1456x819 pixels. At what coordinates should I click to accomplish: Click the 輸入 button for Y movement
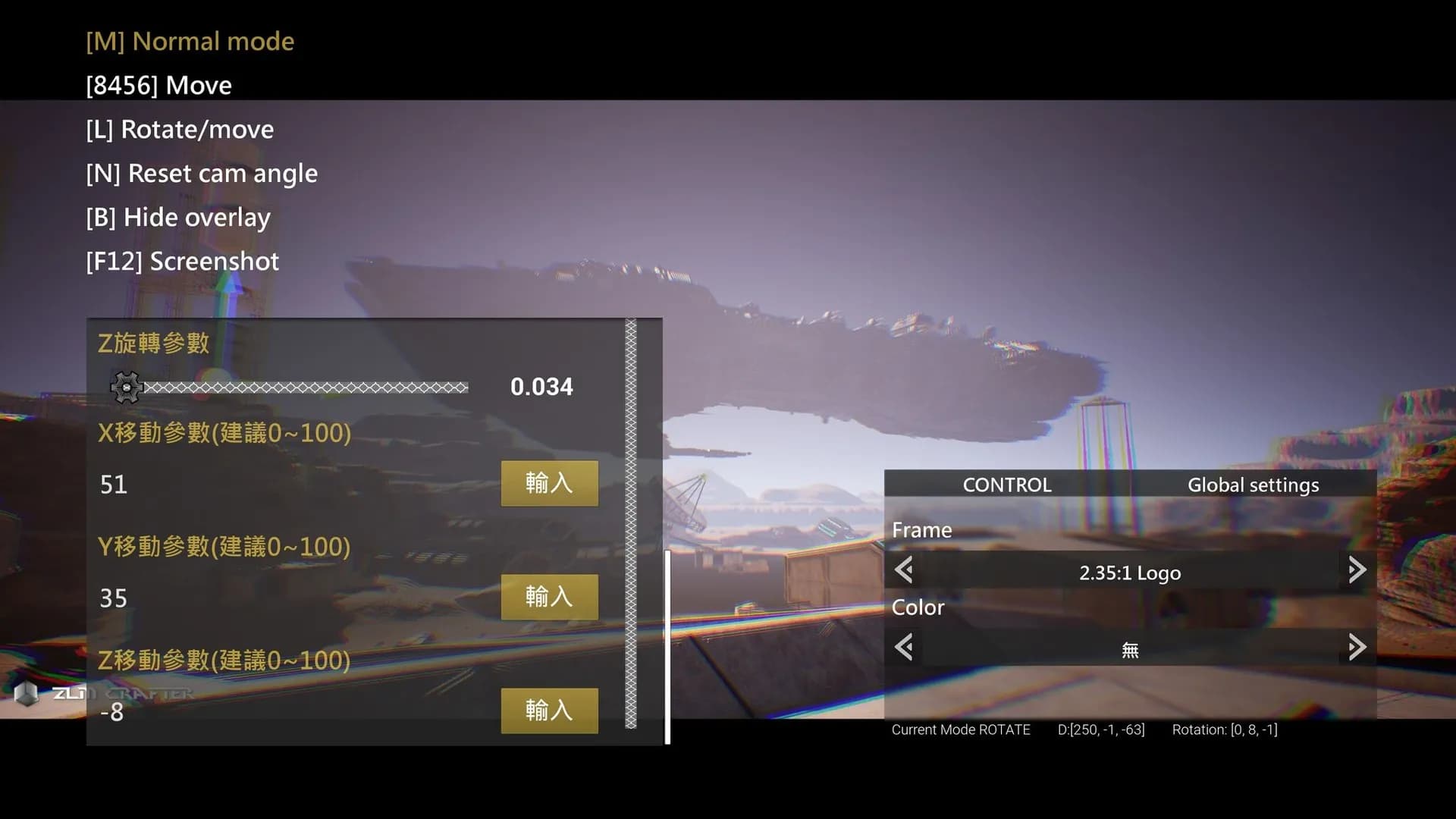click(549, 597)
